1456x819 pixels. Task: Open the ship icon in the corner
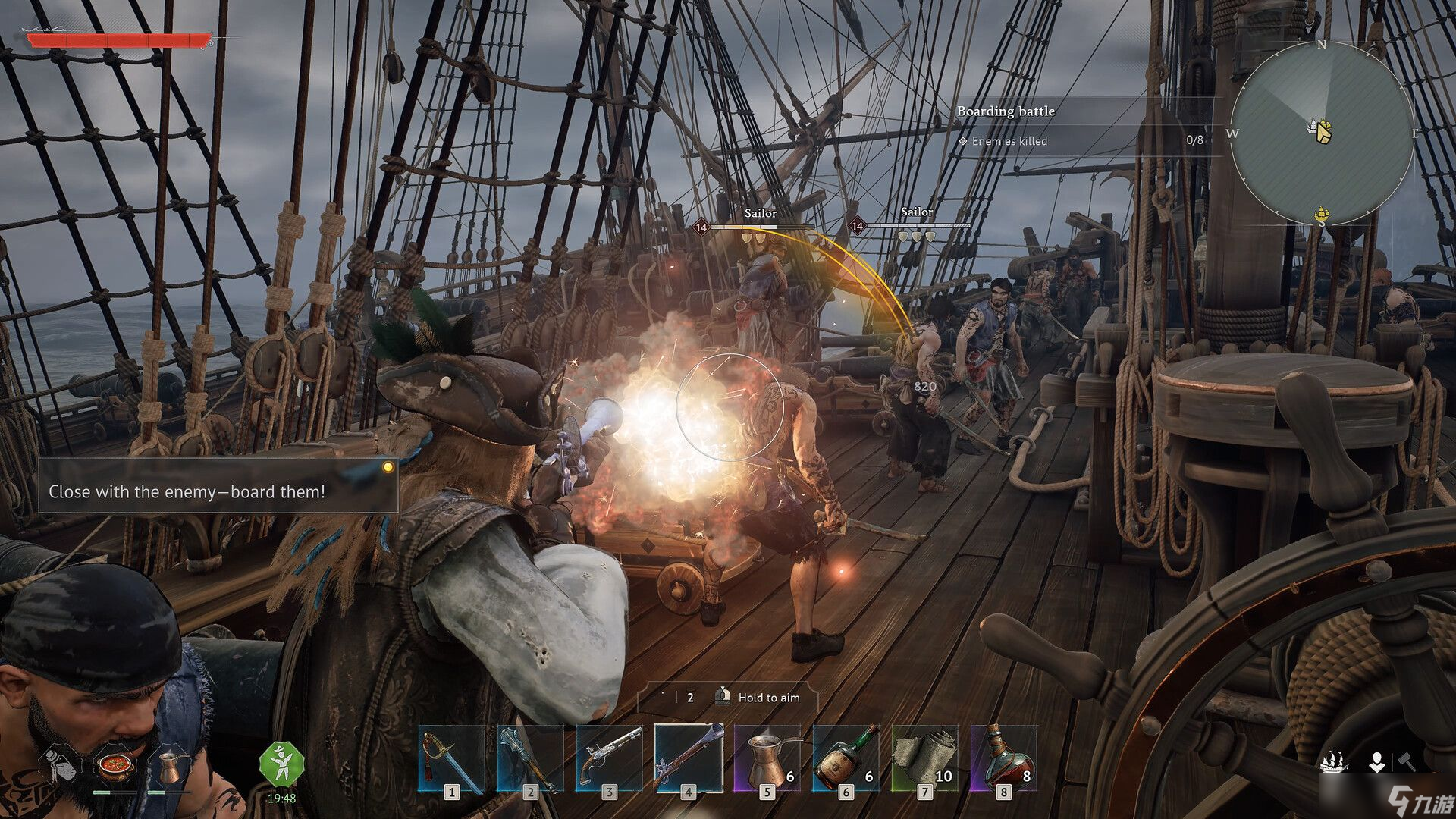[1336, 761]
